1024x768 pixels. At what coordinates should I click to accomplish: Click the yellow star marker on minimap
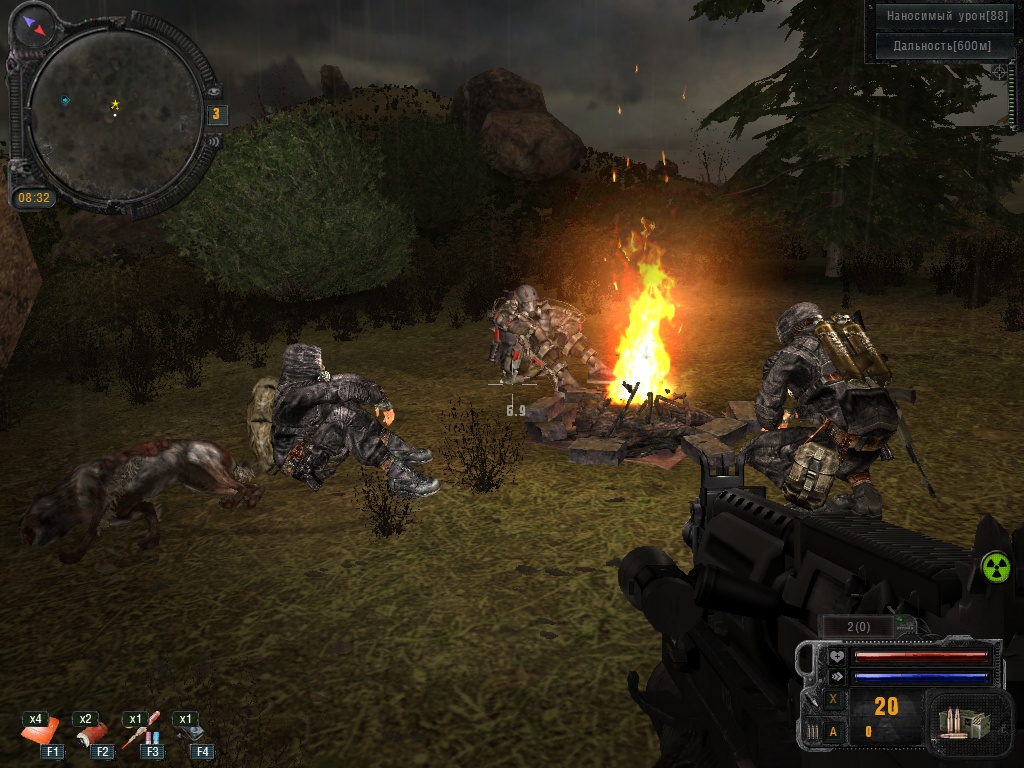pyautogui.click(x=115, y=104)
